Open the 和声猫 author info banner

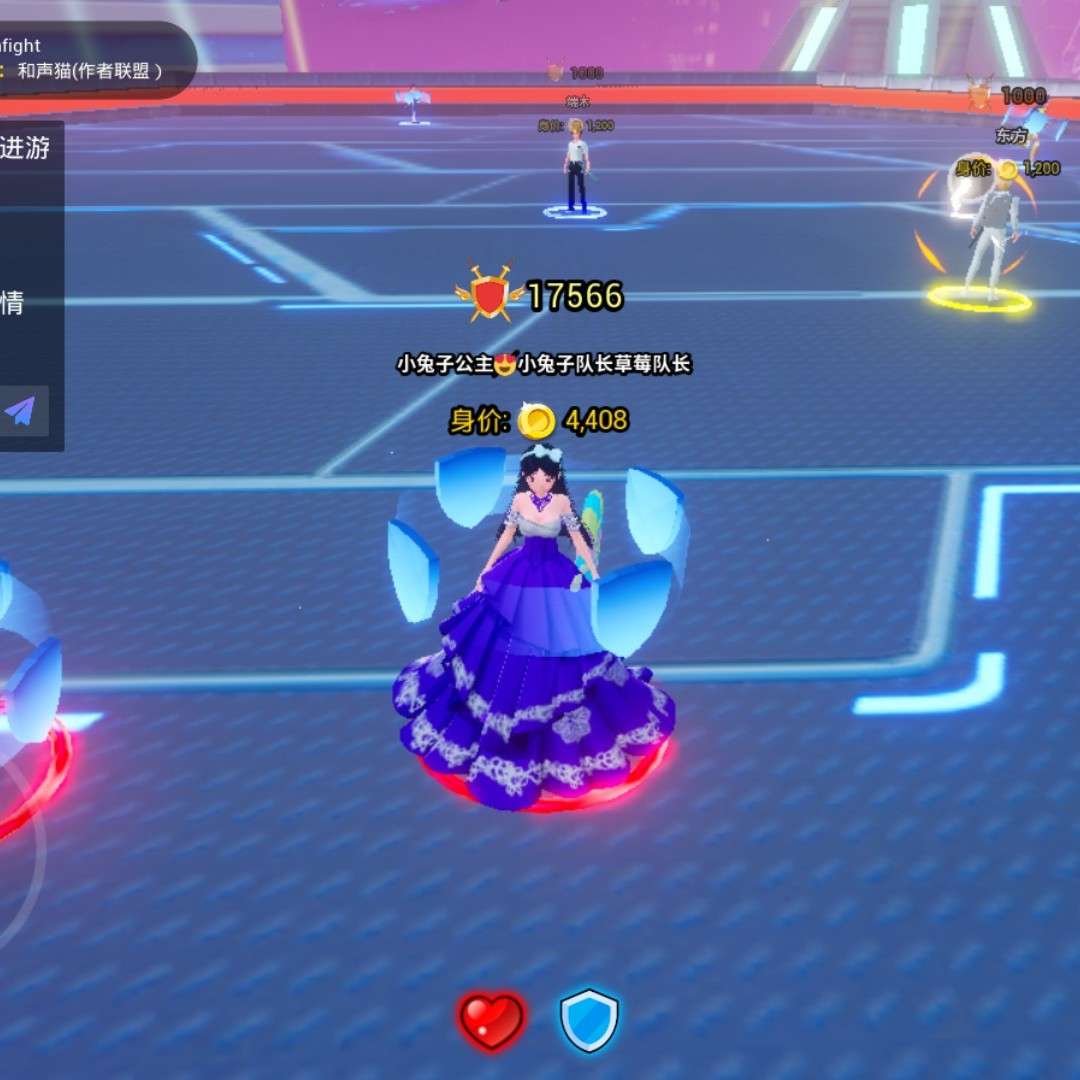pos(88,71)
